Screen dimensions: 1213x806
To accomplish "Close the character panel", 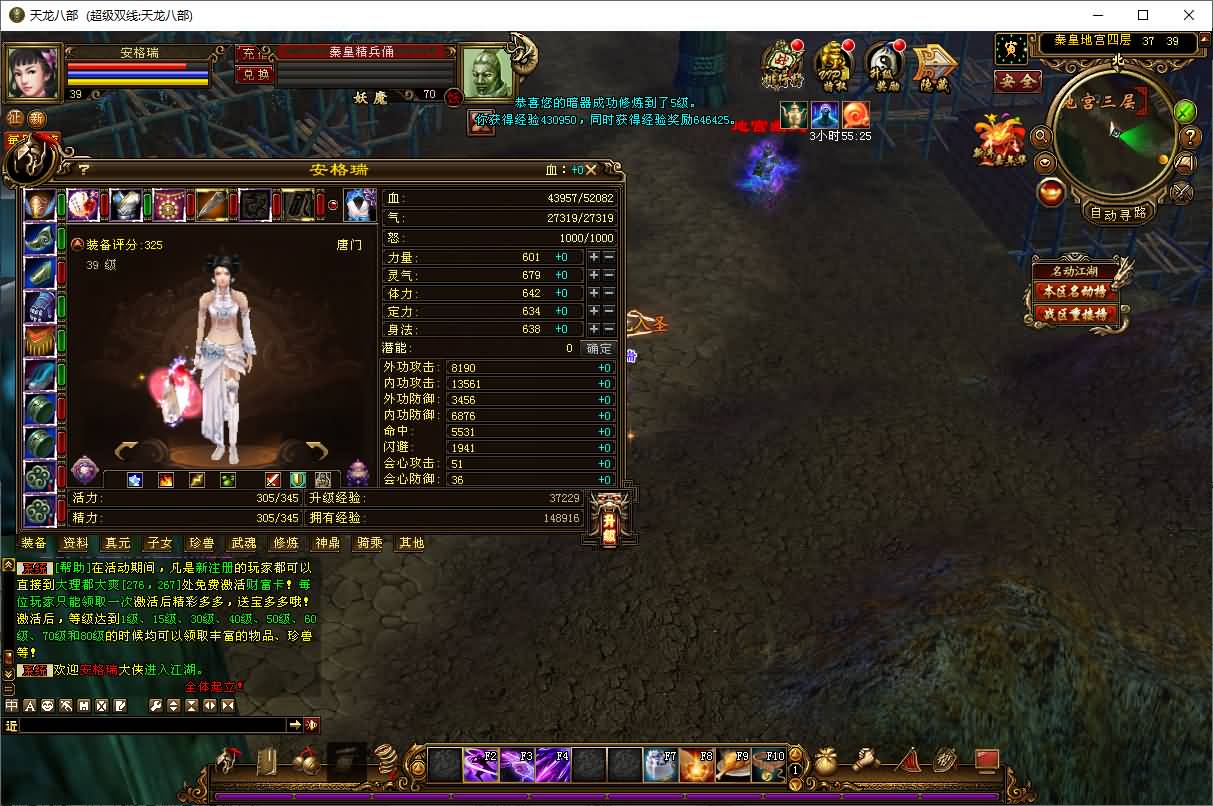I will [x=591, y=170].
